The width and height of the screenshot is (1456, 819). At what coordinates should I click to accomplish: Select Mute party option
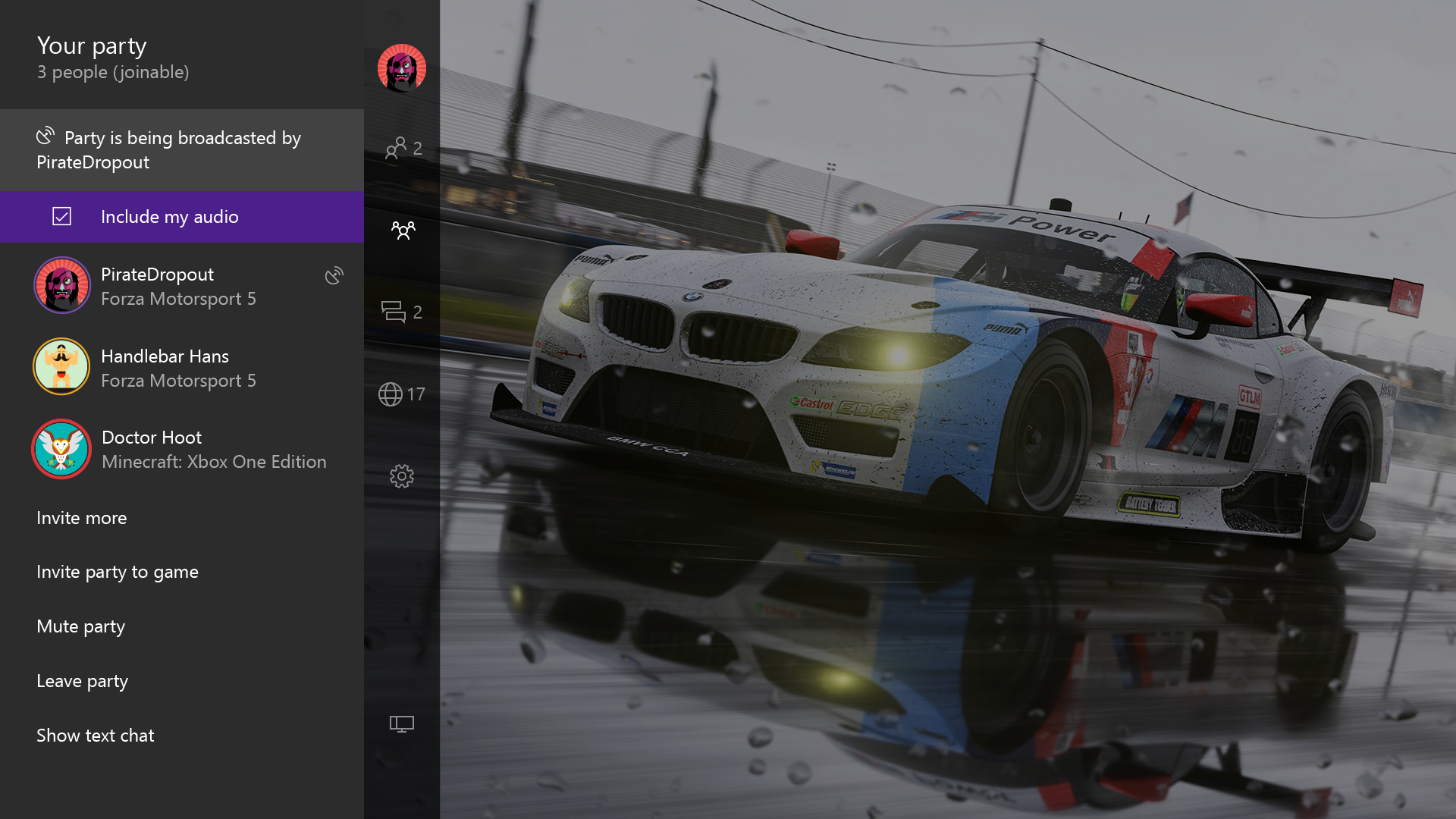click(x=81, y=626)
